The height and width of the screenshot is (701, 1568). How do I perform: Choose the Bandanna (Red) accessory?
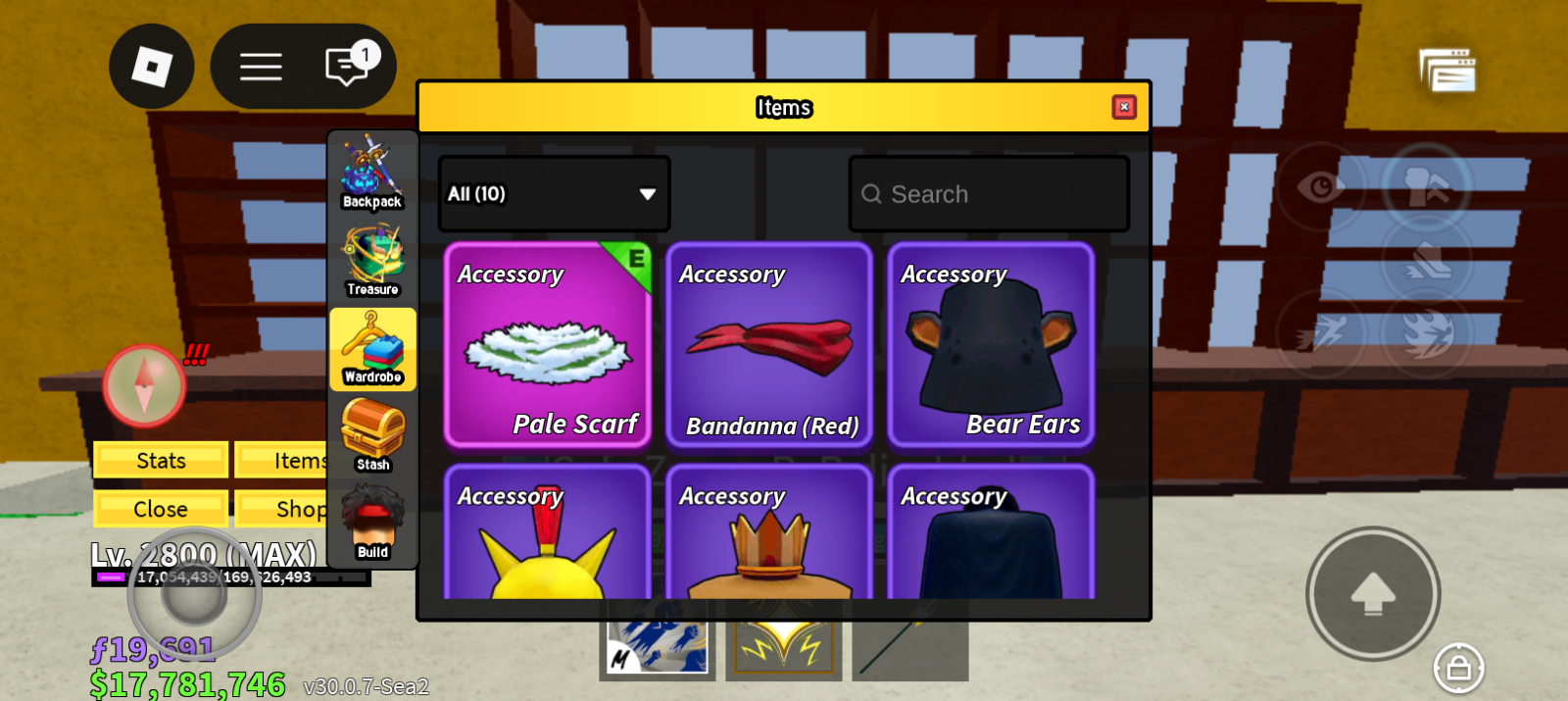[x=769, y=345]
